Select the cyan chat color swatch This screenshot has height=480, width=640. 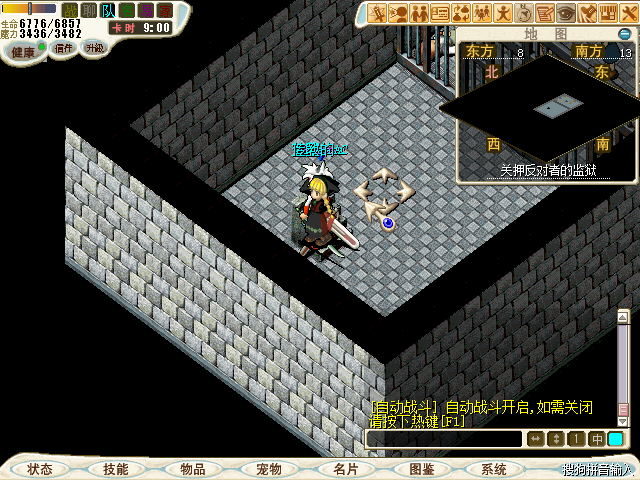click(616, 439)
